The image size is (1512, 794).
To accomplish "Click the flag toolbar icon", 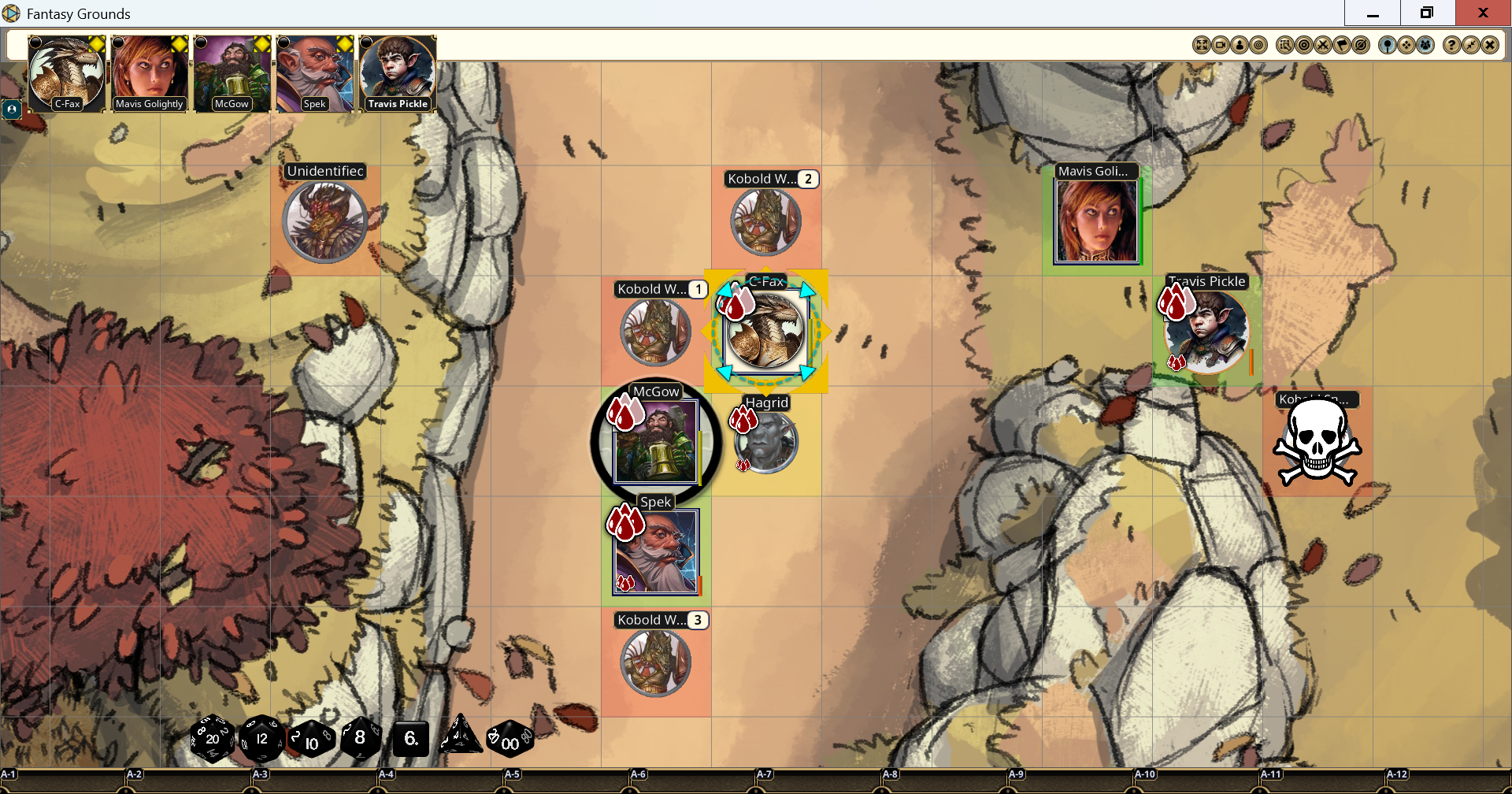I will [x=1342, y=45].
